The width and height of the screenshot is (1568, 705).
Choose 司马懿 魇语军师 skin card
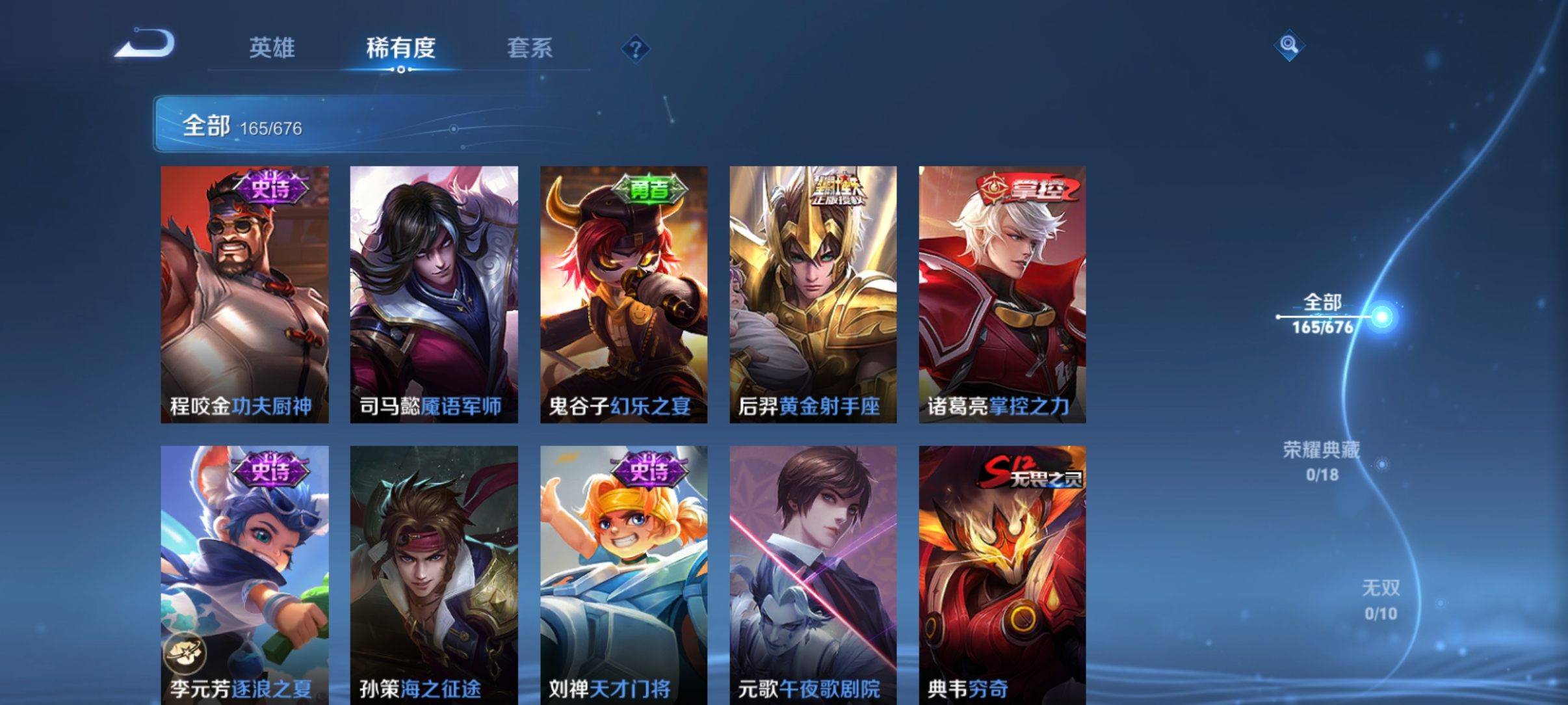pos(434,294)
